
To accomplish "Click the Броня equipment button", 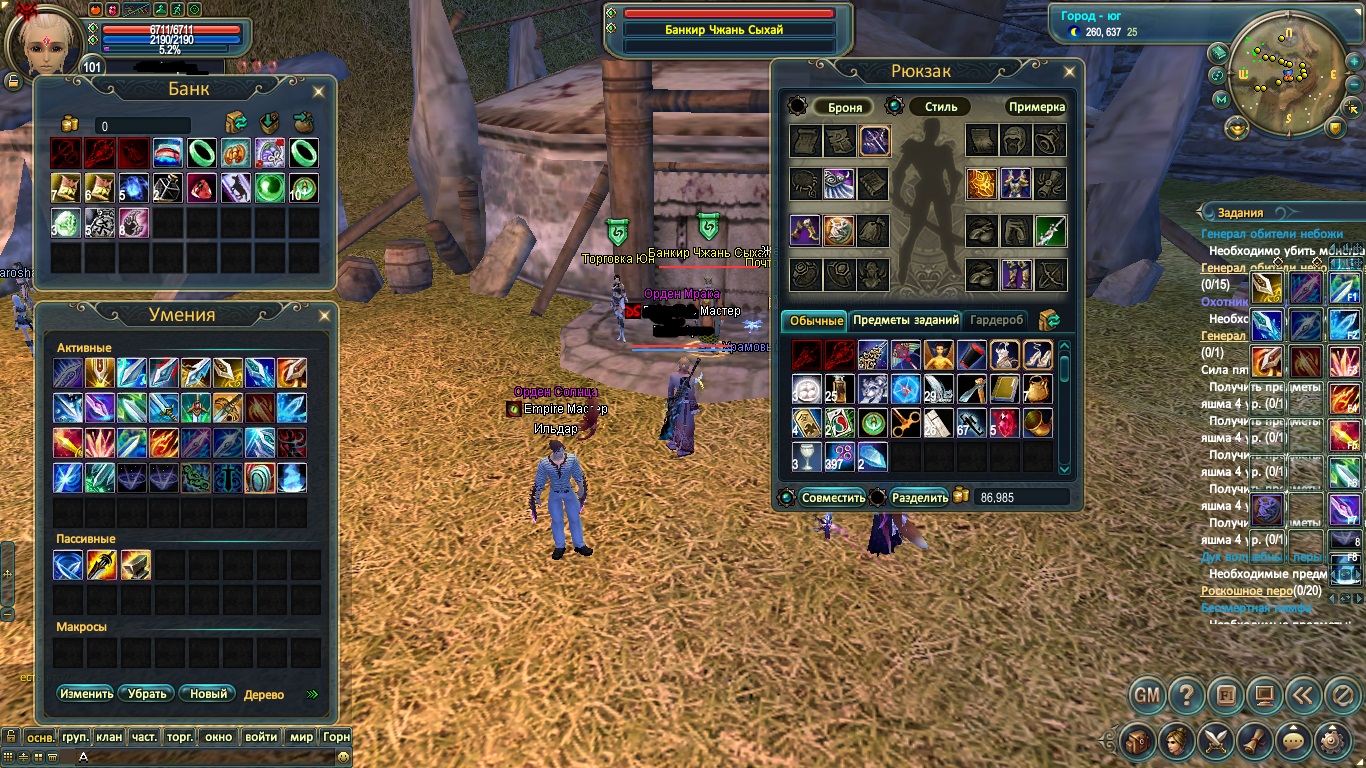I will tap(844, 107).
